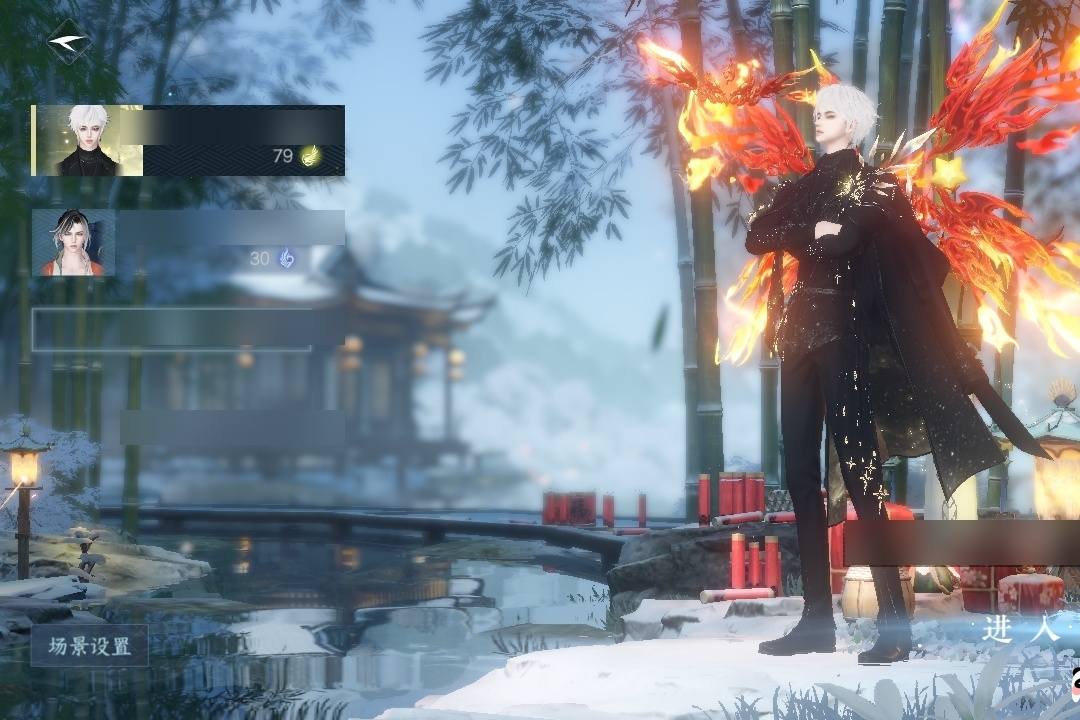Enter the game with 进入 button
Image resolution: width=1080 pixels, height=720 pixels.
click(1020, 629)
